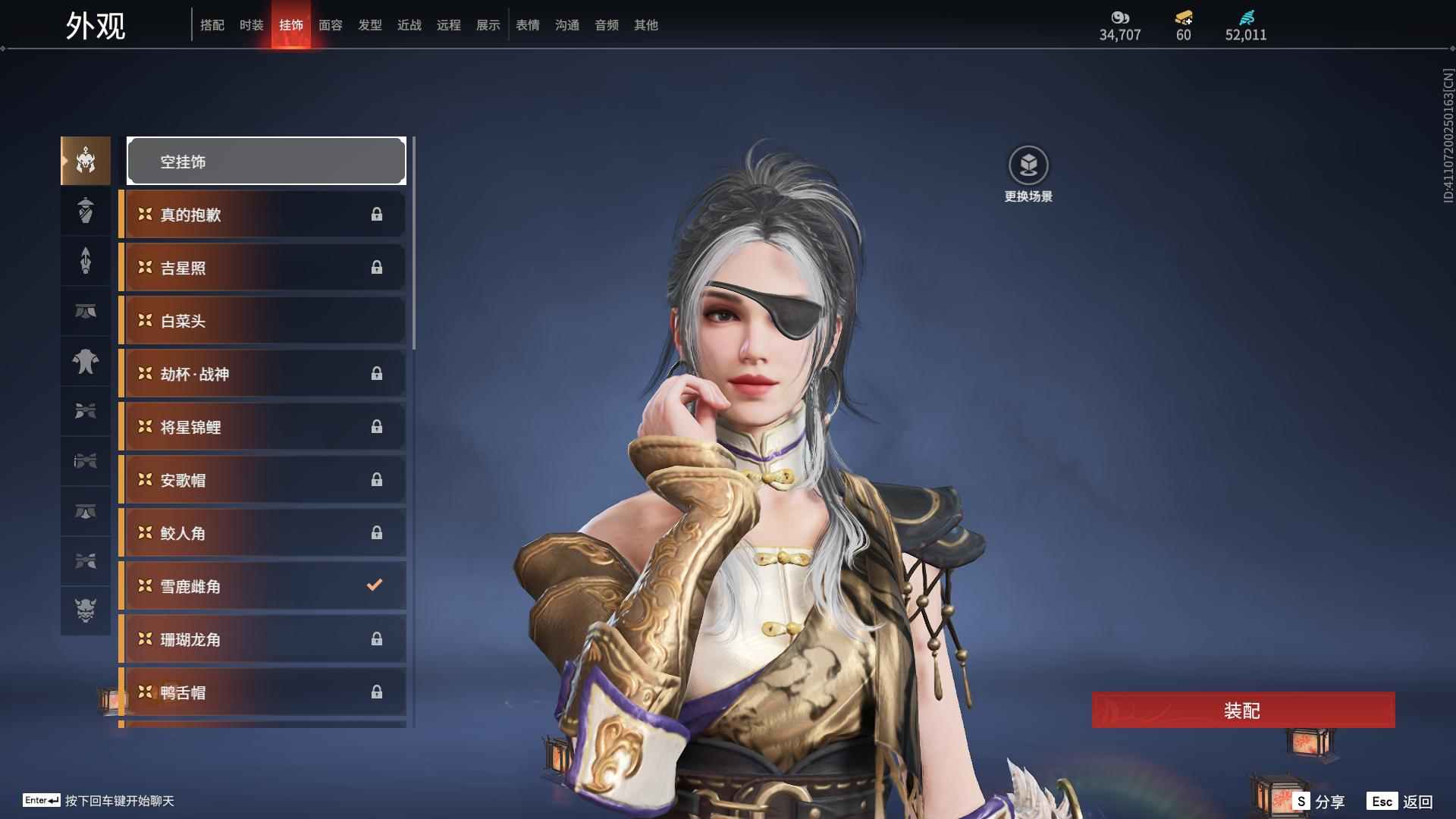Go to the 发型 tab
Screen dimensions: 1456x819
tap(369, 25)
